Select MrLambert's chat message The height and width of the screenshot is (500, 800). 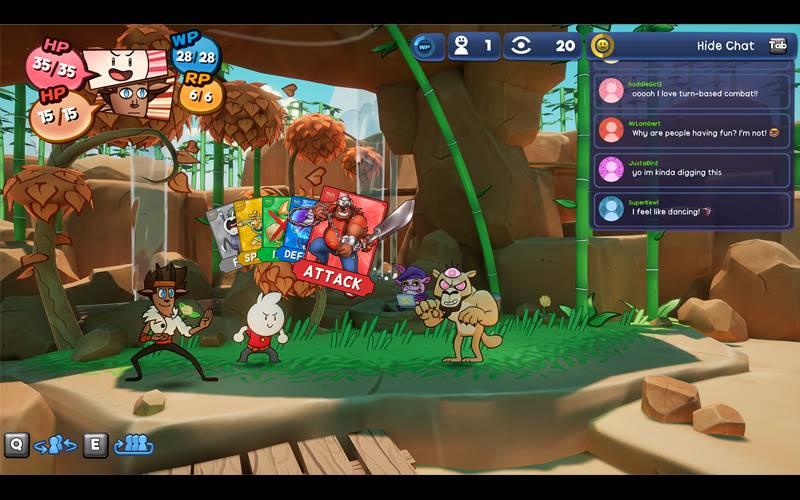[x=691, y=130]
